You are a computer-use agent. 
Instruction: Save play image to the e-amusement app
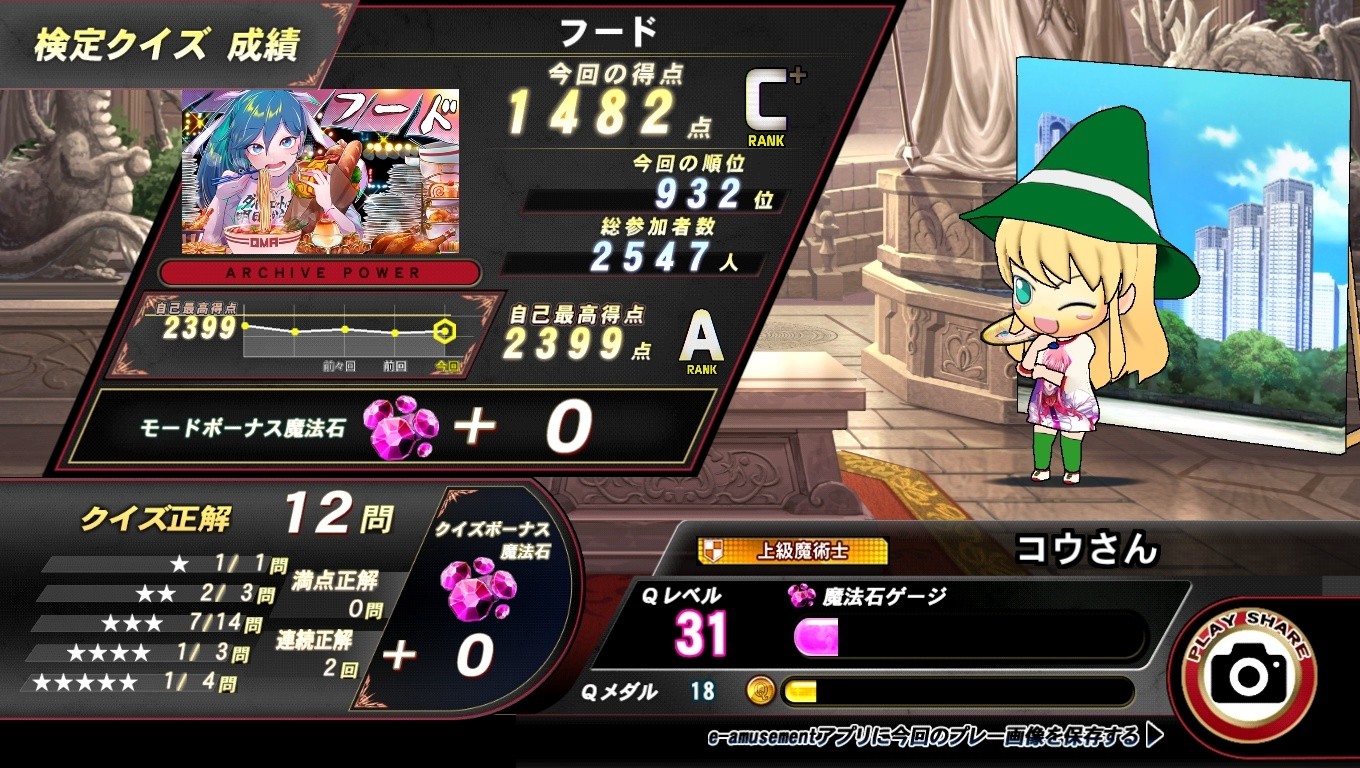[x=933, y=738]
